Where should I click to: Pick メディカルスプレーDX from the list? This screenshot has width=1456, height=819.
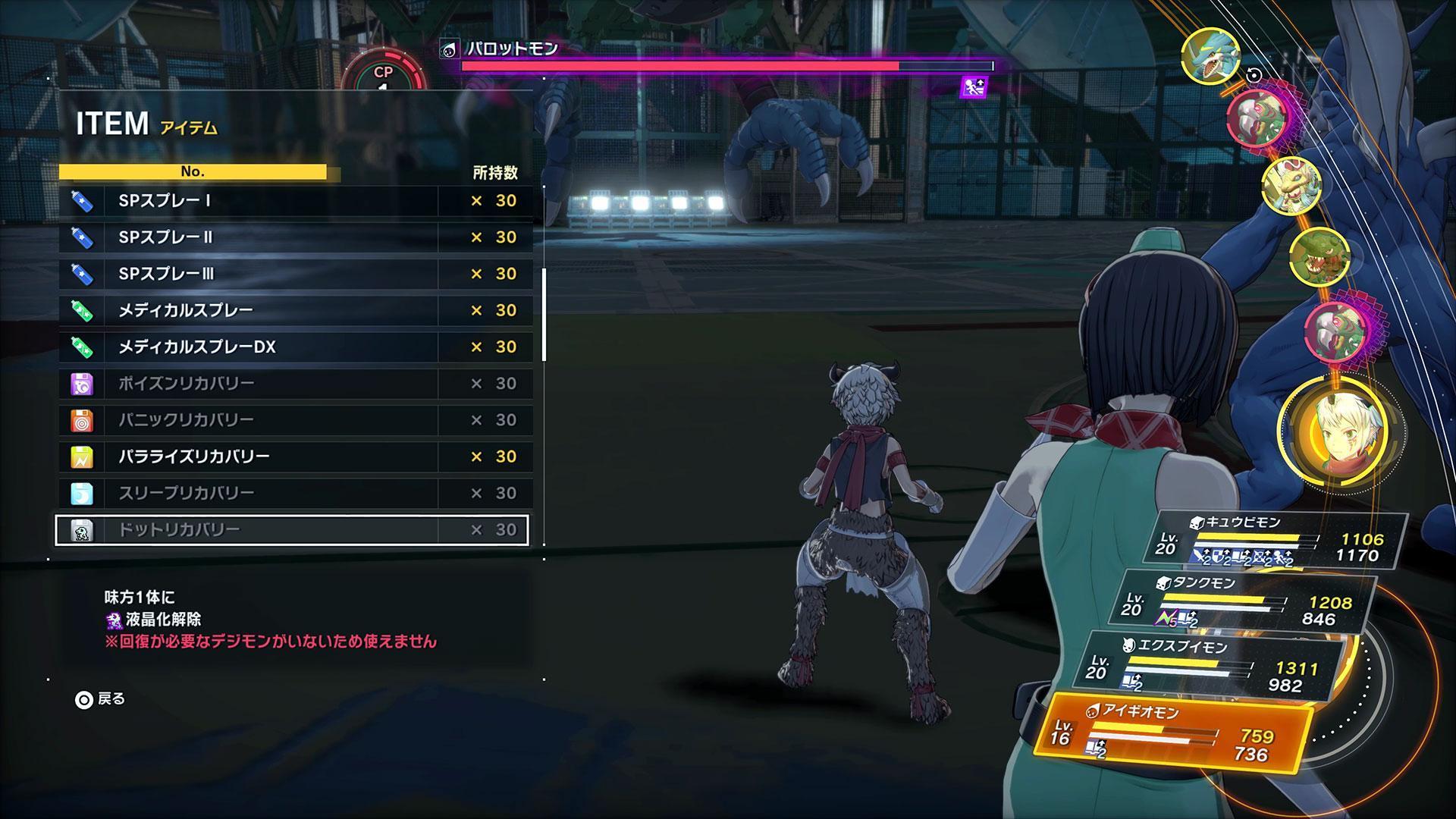tap(296, 347)
